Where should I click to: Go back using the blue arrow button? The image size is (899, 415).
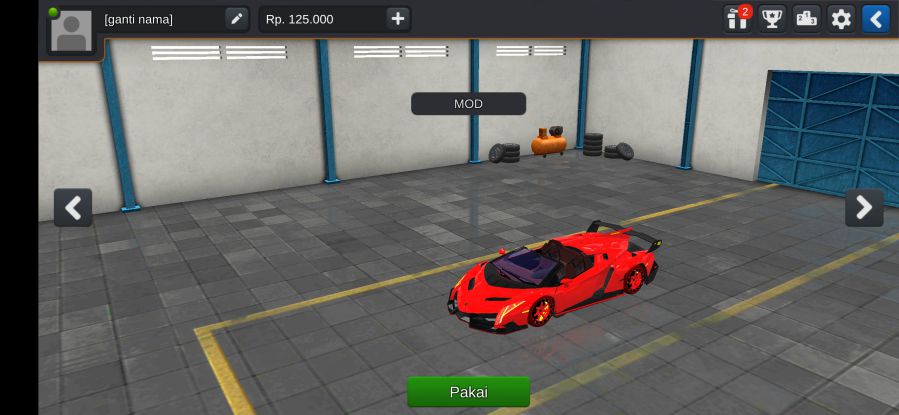pyautogui.click(x=875, y=19)
